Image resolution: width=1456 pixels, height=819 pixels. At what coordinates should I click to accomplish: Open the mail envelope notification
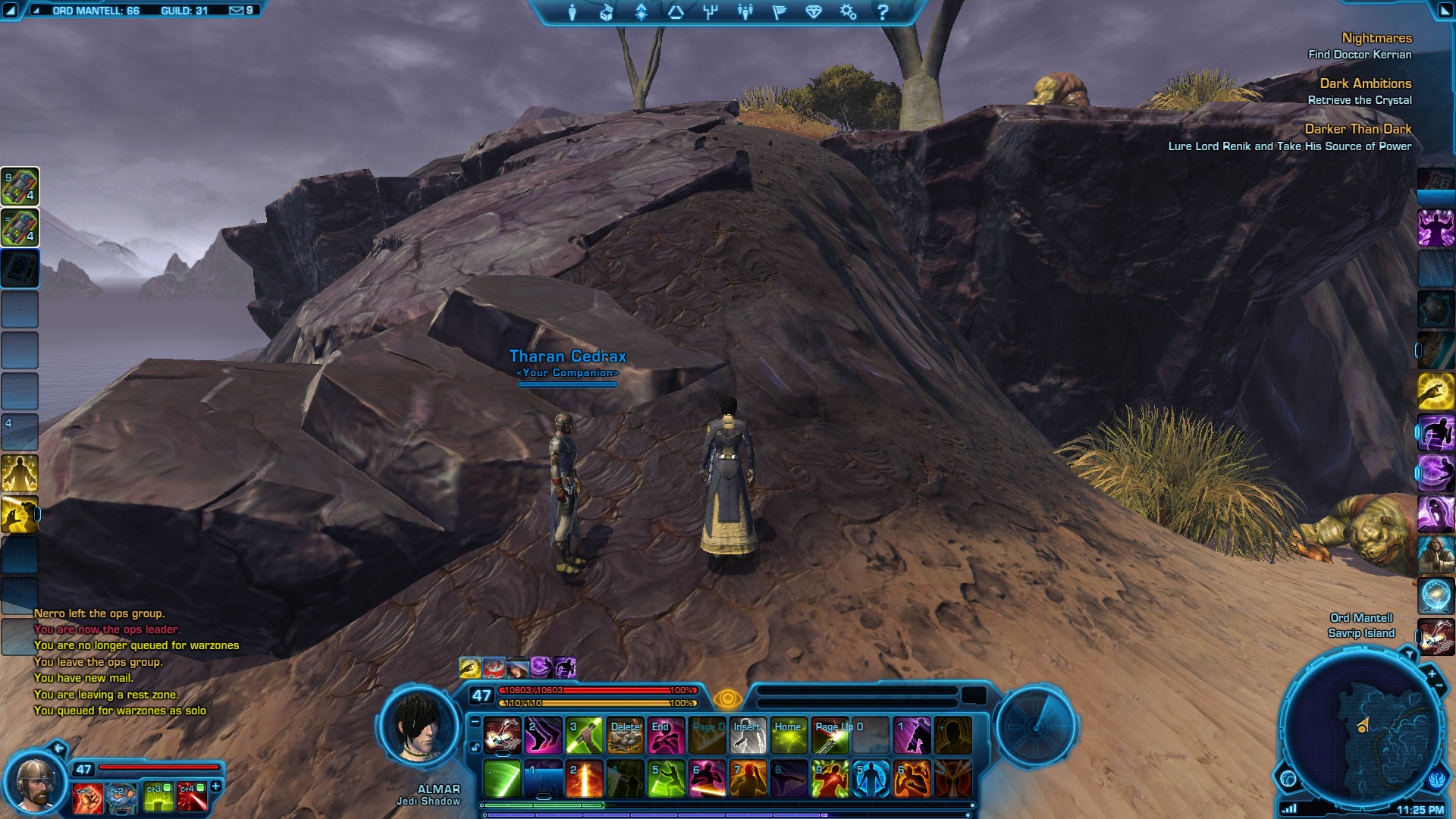click(x=237, y=11)
